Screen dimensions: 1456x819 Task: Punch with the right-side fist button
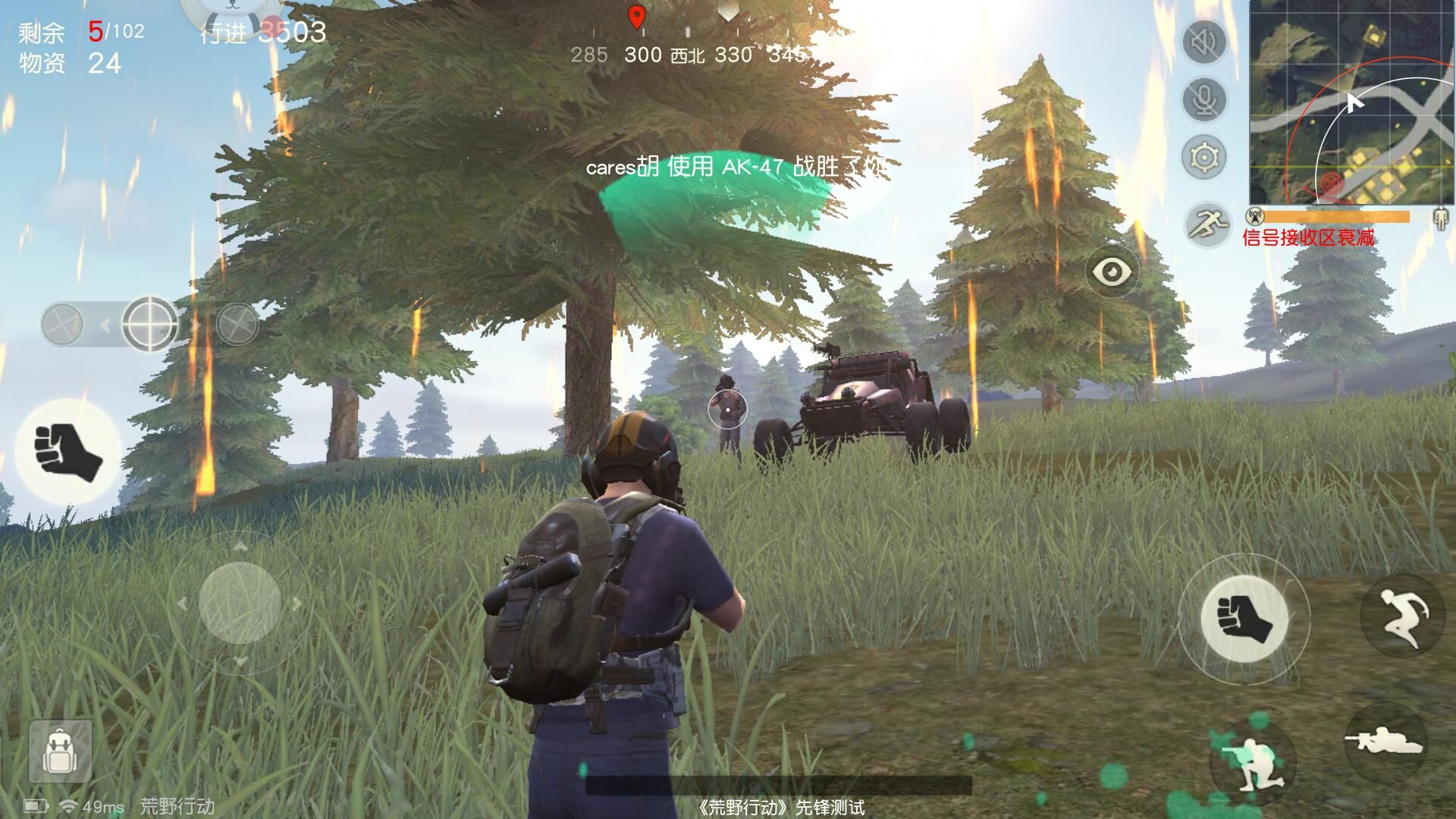tap(1244, 618)
